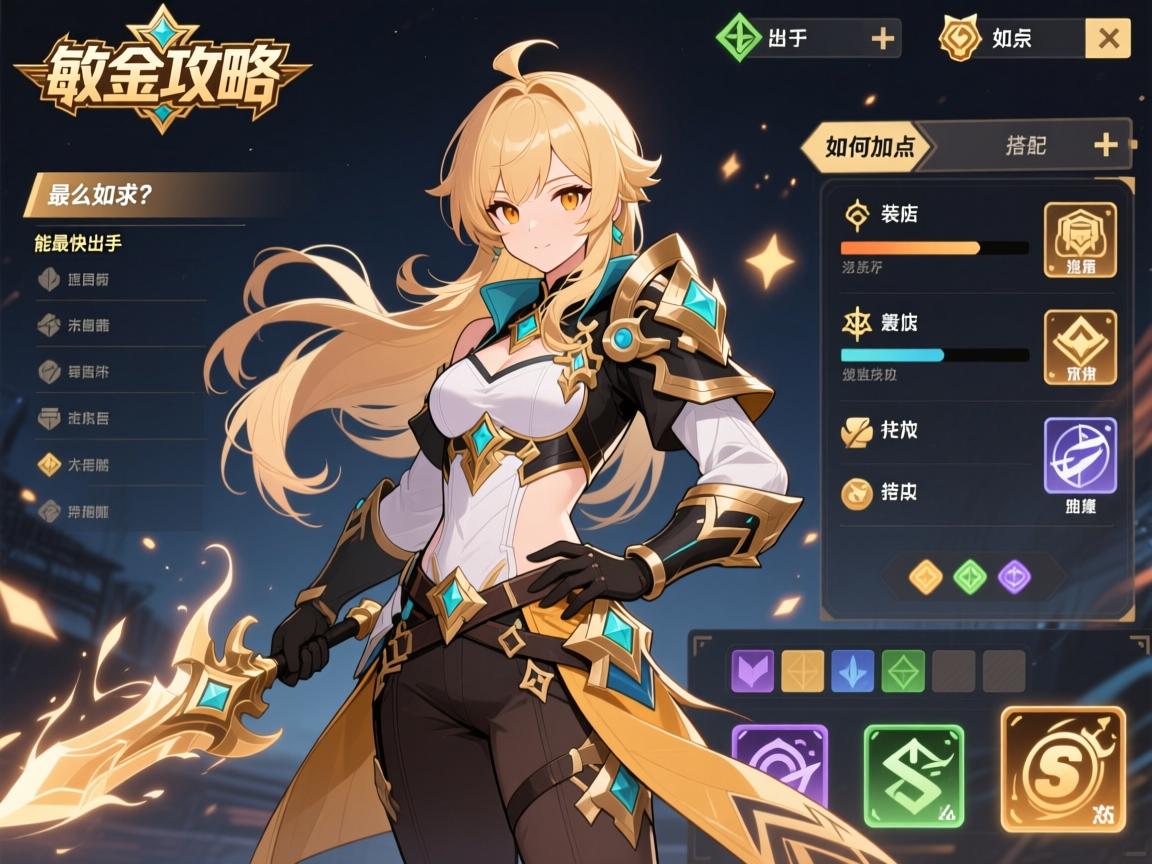This screenshot has width=1152, height=864.
Task: Pick the round gold gem in the panel
Action: 925,576
